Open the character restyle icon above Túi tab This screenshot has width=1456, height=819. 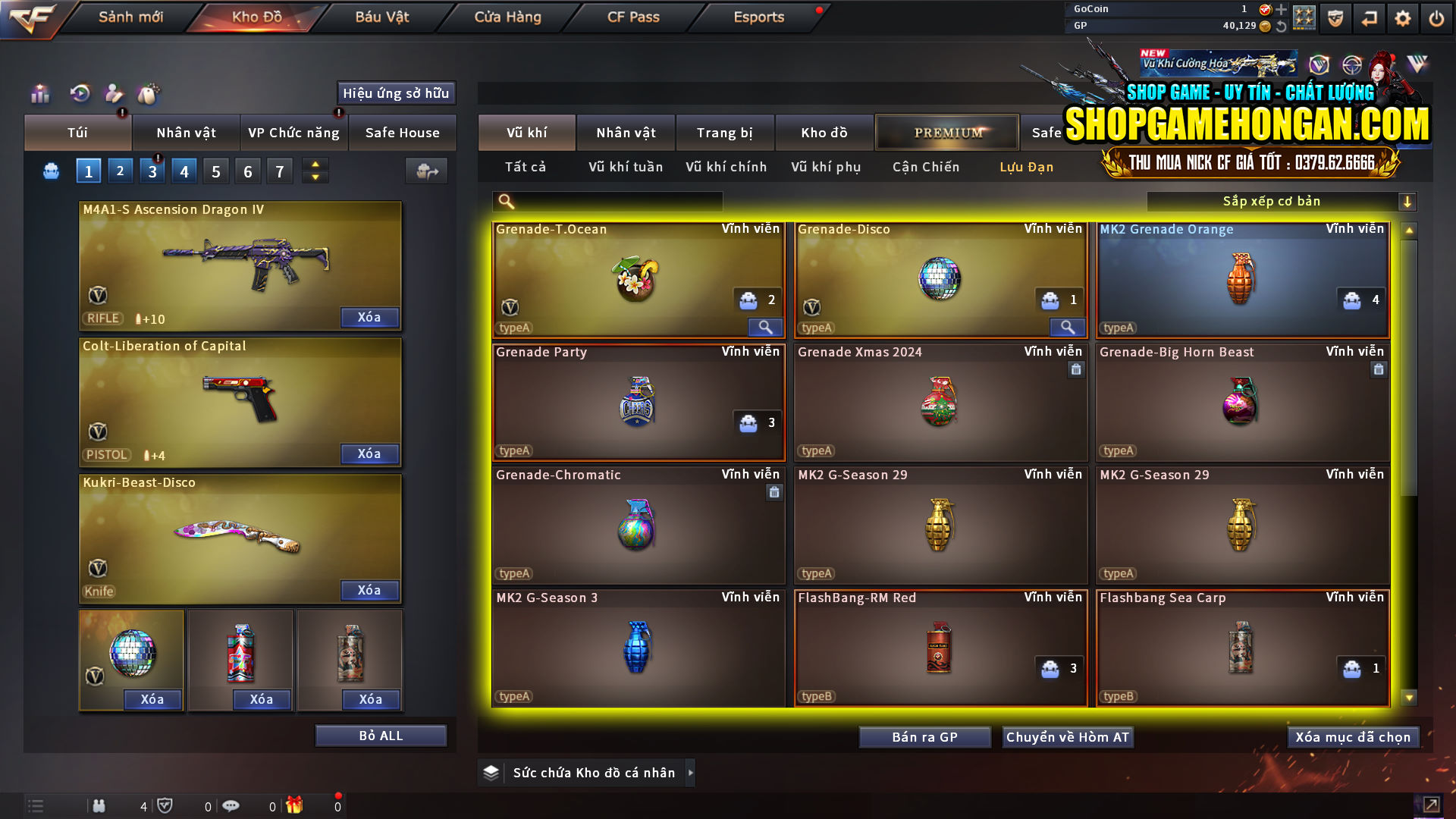coord(114,94)
